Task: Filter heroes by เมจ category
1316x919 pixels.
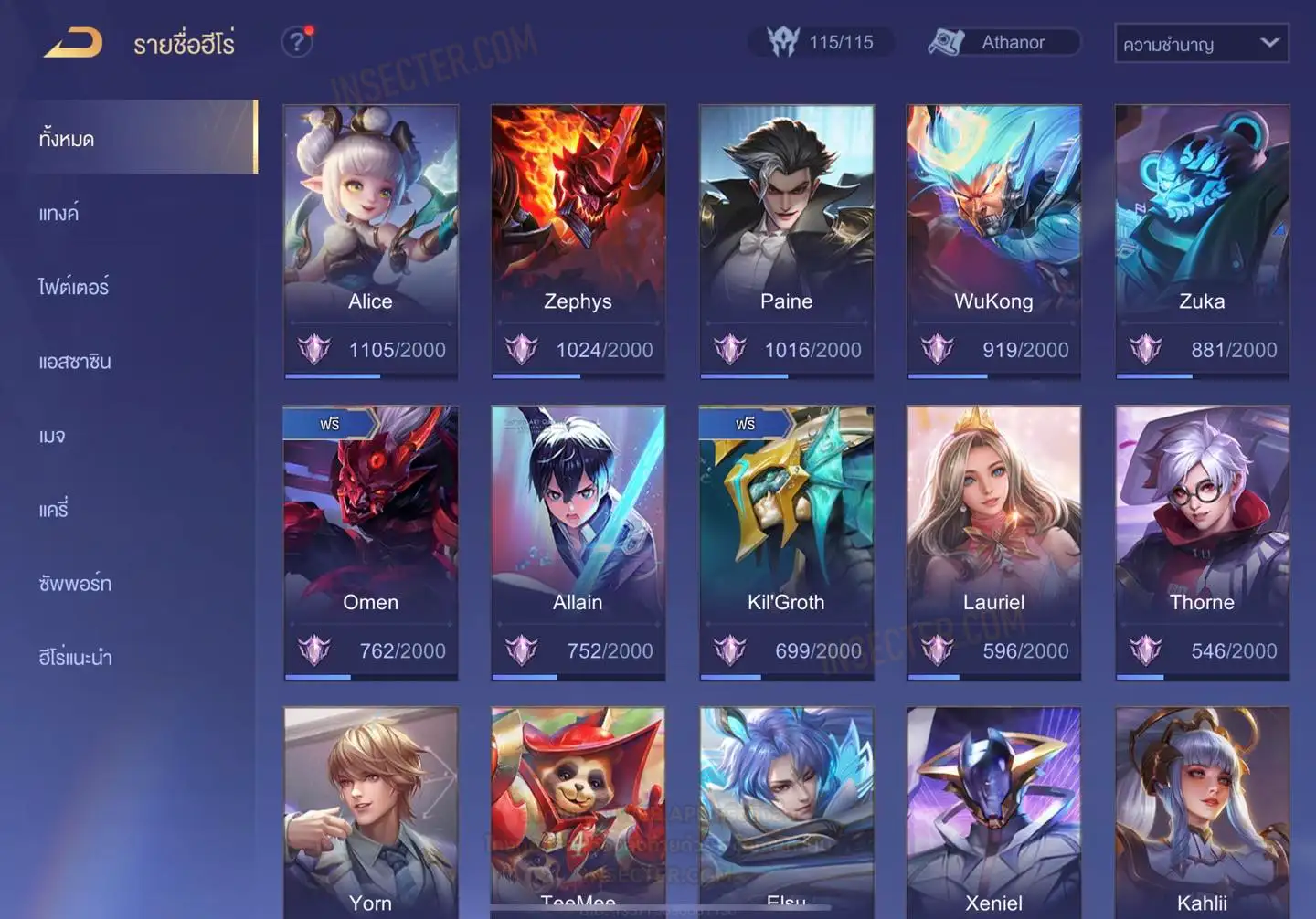Action: pos(52,436)
